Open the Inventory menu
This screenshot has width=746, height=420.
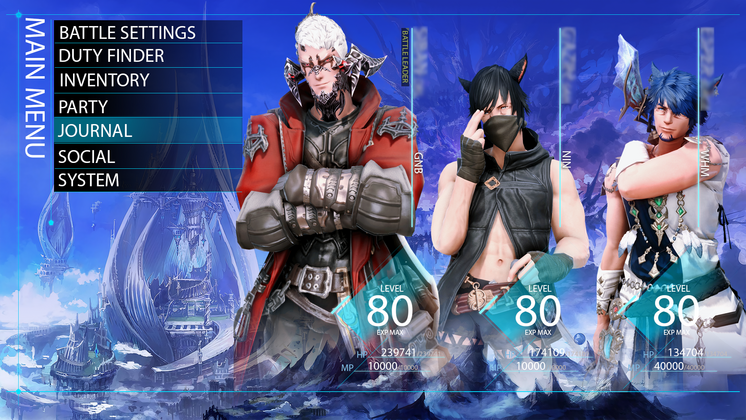pyautogui.click(x=147, y=80)
